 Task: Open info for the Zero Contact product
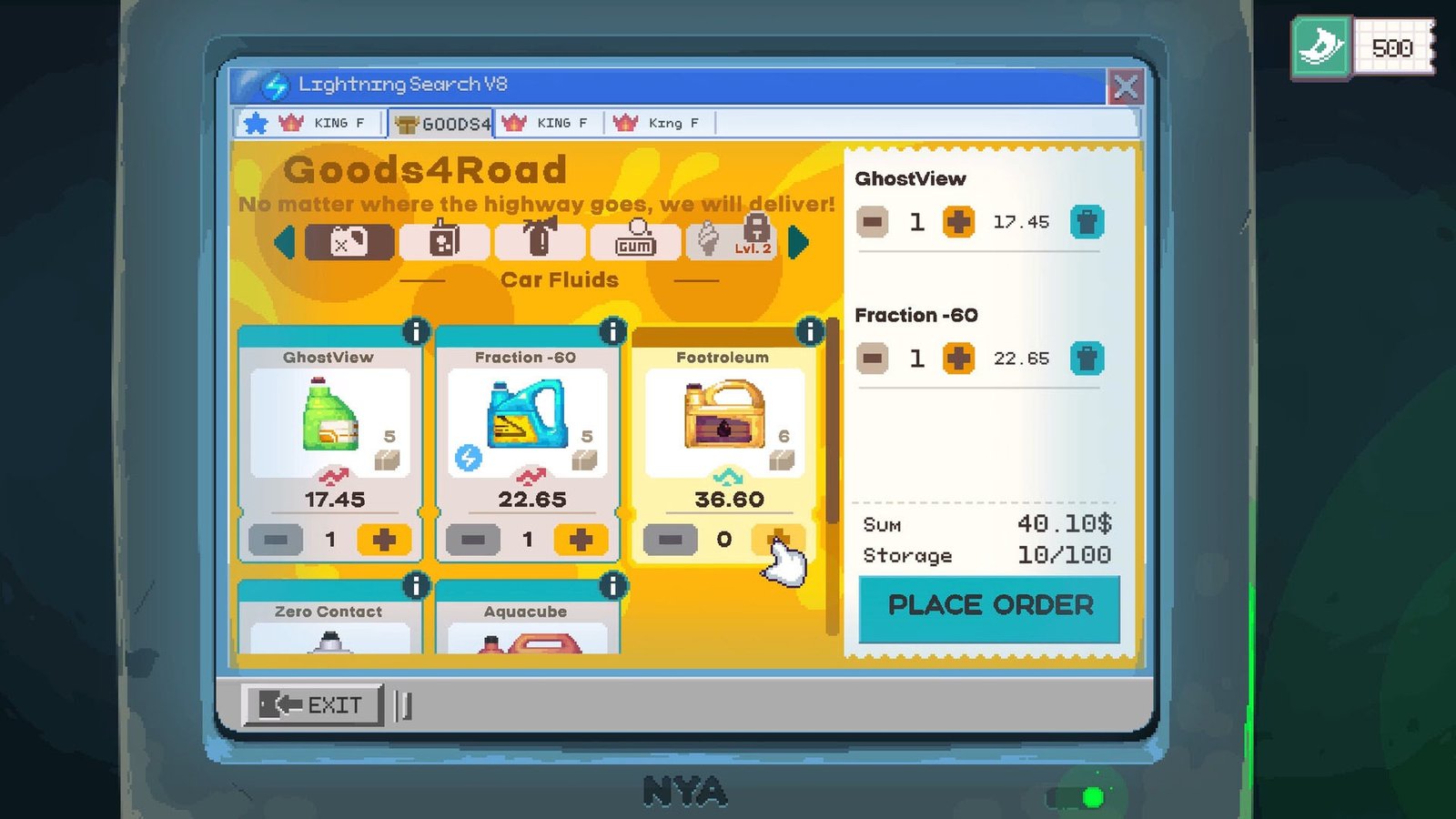(416, 587)
